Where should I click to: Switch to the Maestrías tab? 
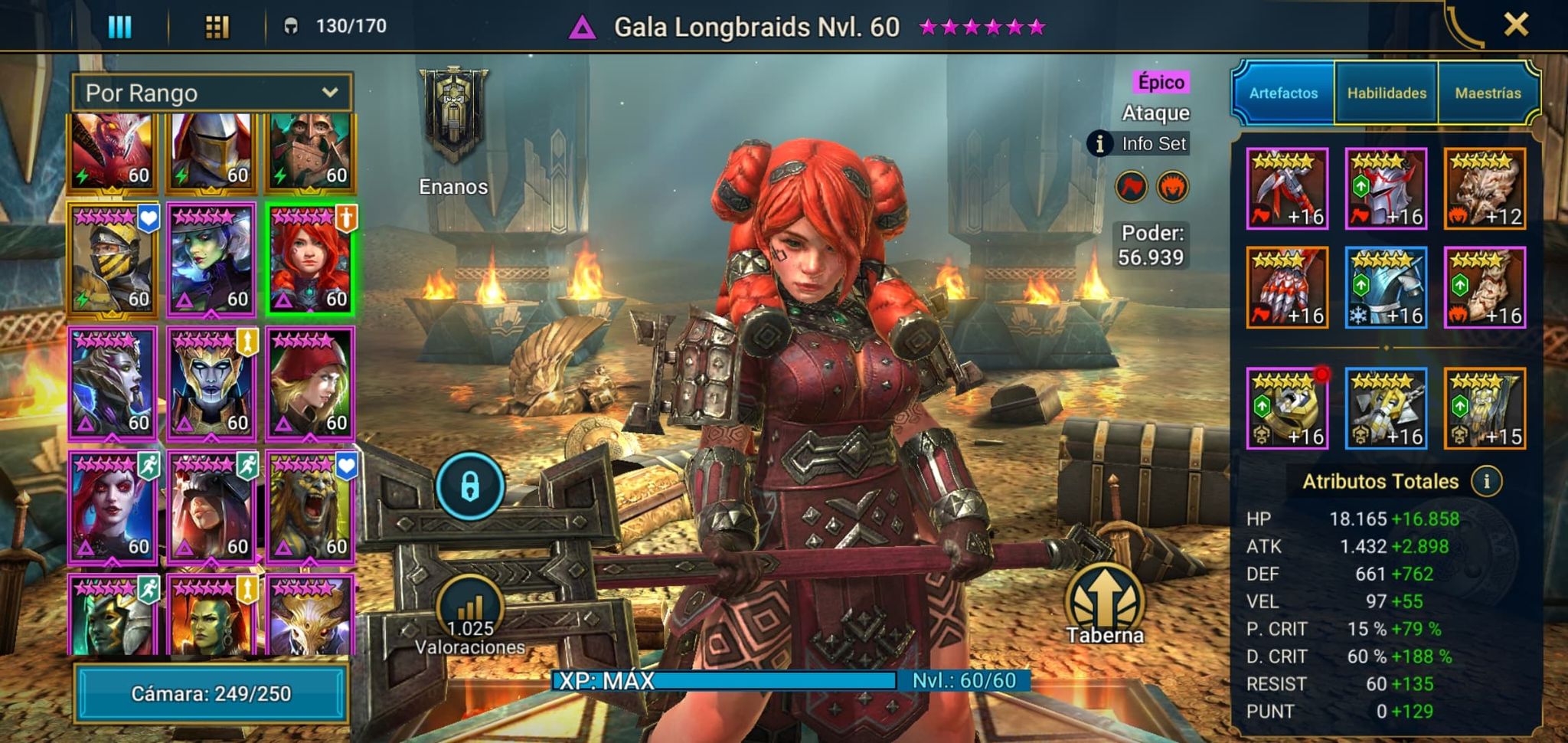point(1488,91)
